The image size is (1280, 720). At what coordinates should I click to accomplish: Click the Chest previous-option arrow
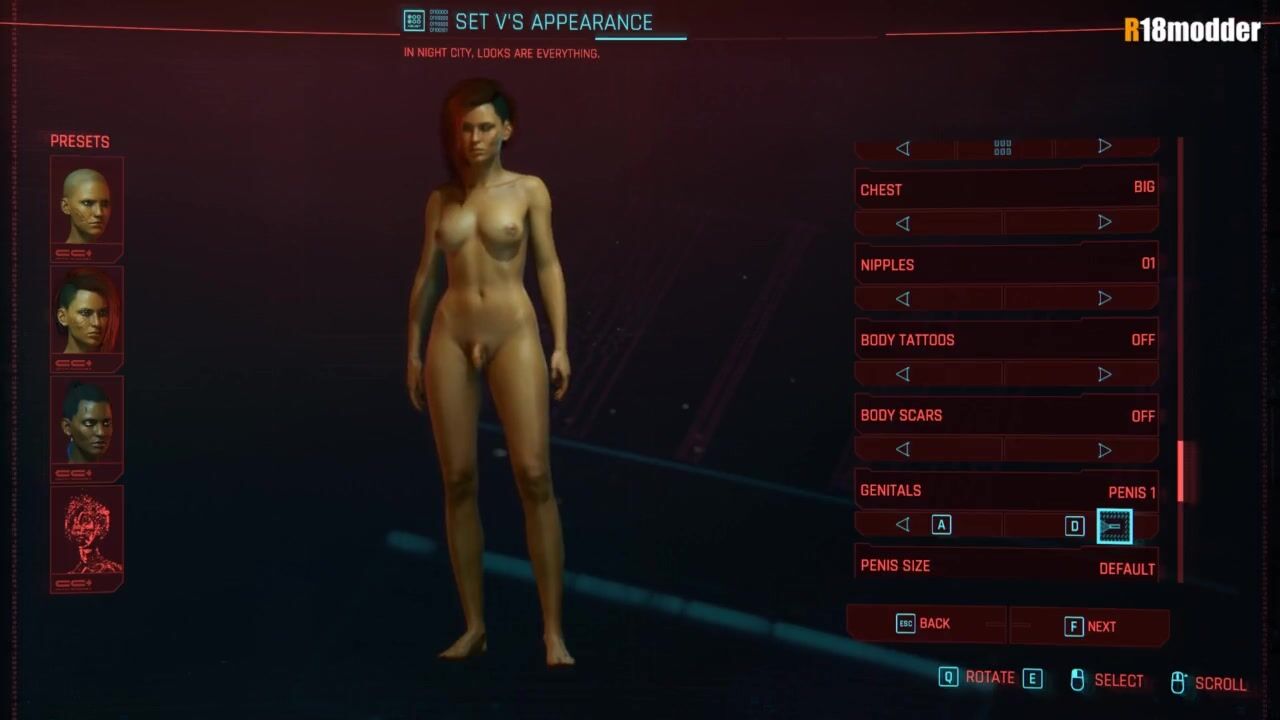tap(903, 223)
